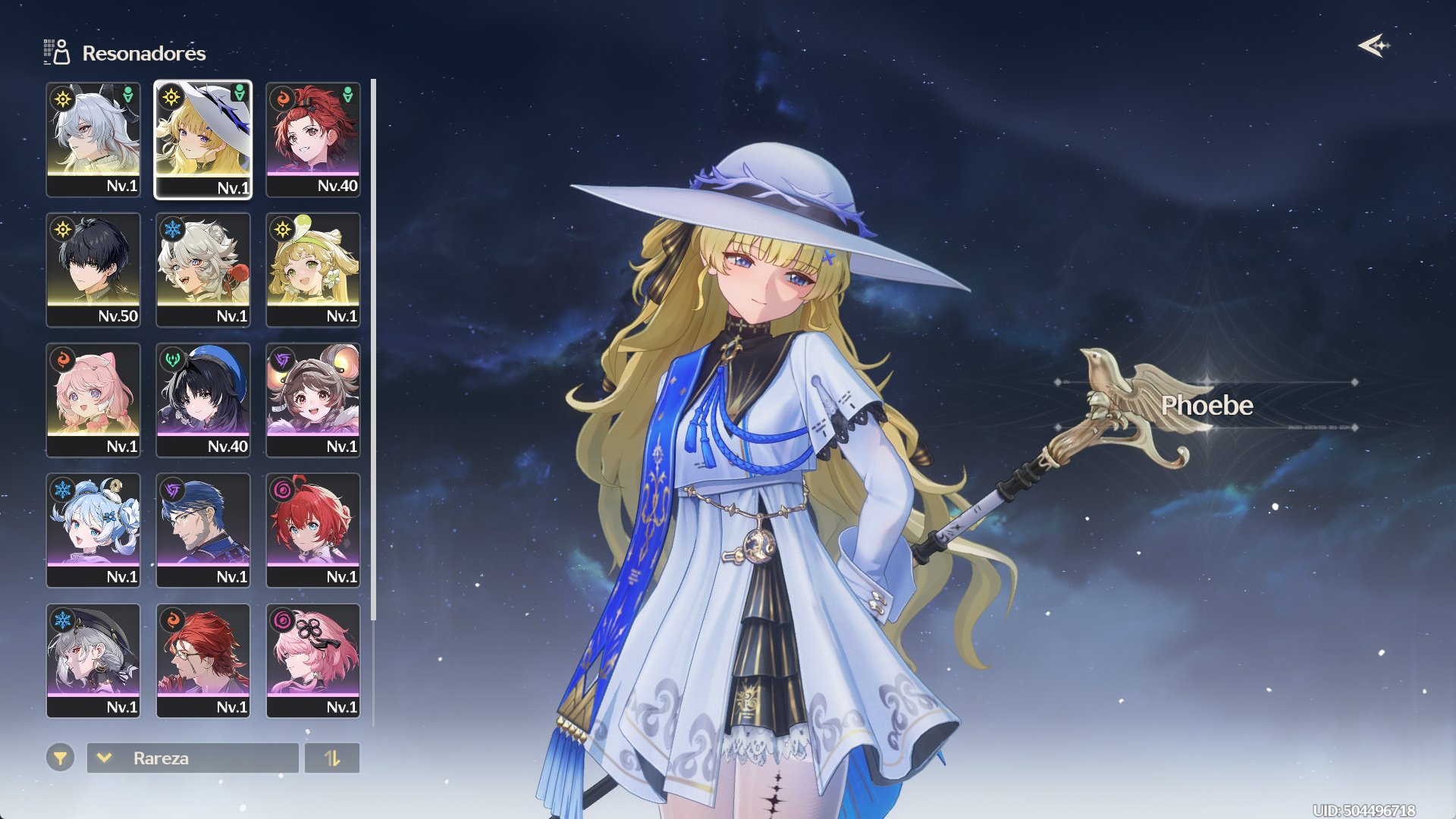This screenshot has height=819, width=1456.
Task: Select the light-blue-haired ice girl portrait
Action: tap(93, 531)
